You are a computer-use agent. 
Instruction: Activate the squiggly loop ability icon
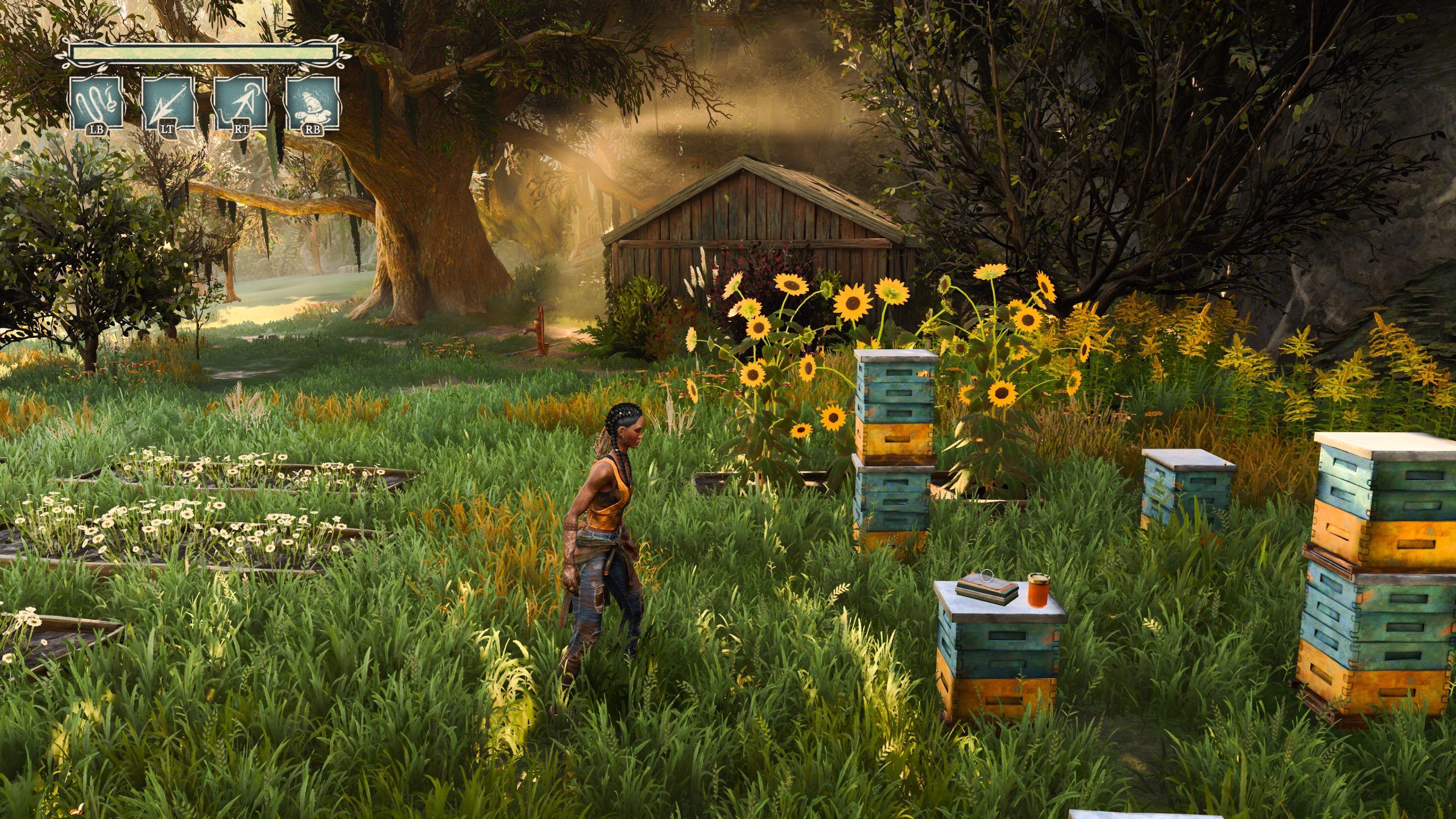point(96,104)
